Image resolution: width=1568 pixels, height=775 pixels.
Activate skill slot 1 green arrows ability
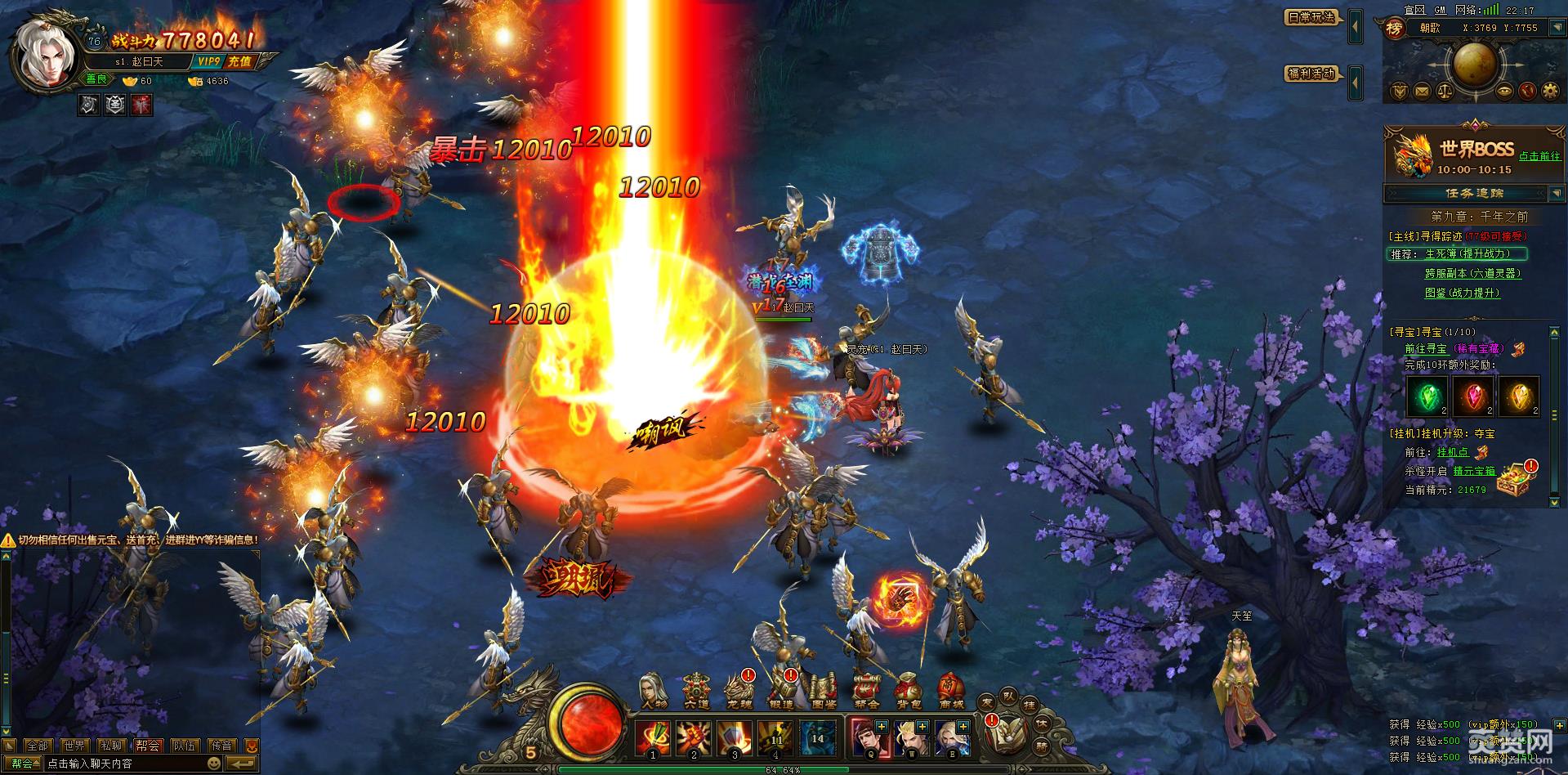tap(652, 737)
